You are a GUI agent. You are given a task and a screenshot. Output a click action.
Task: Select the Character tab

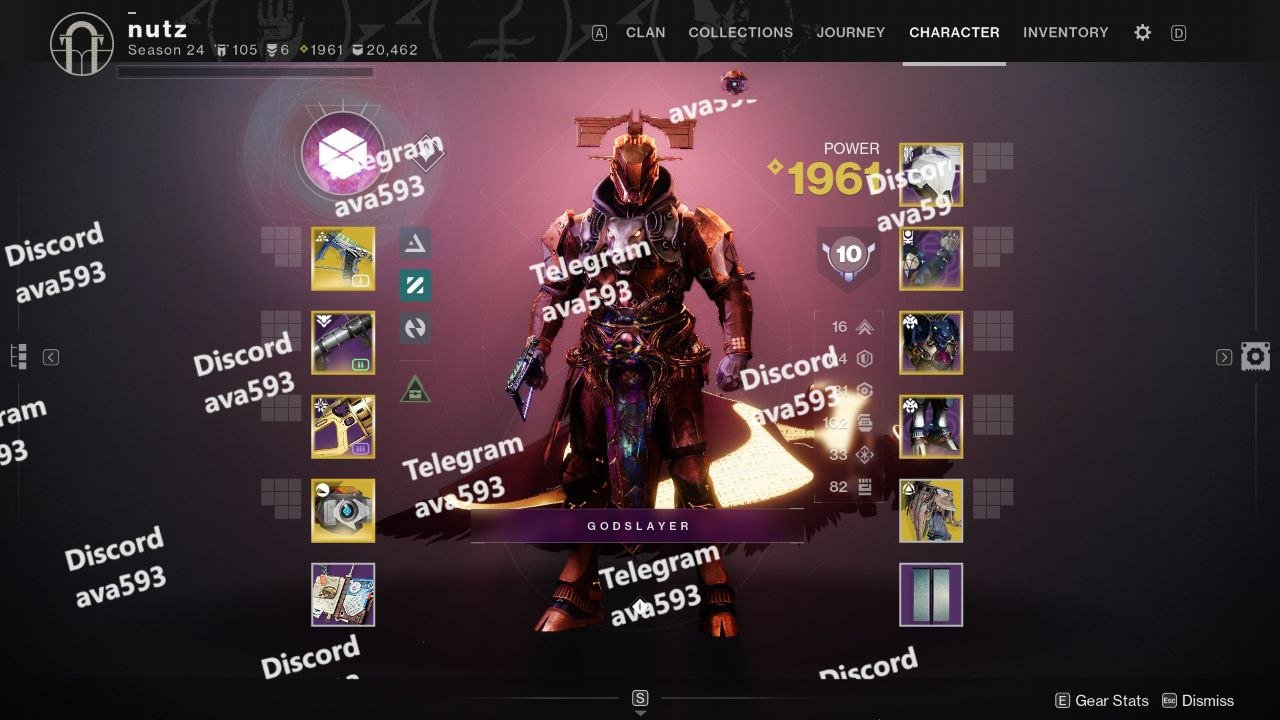pos(954,32)
